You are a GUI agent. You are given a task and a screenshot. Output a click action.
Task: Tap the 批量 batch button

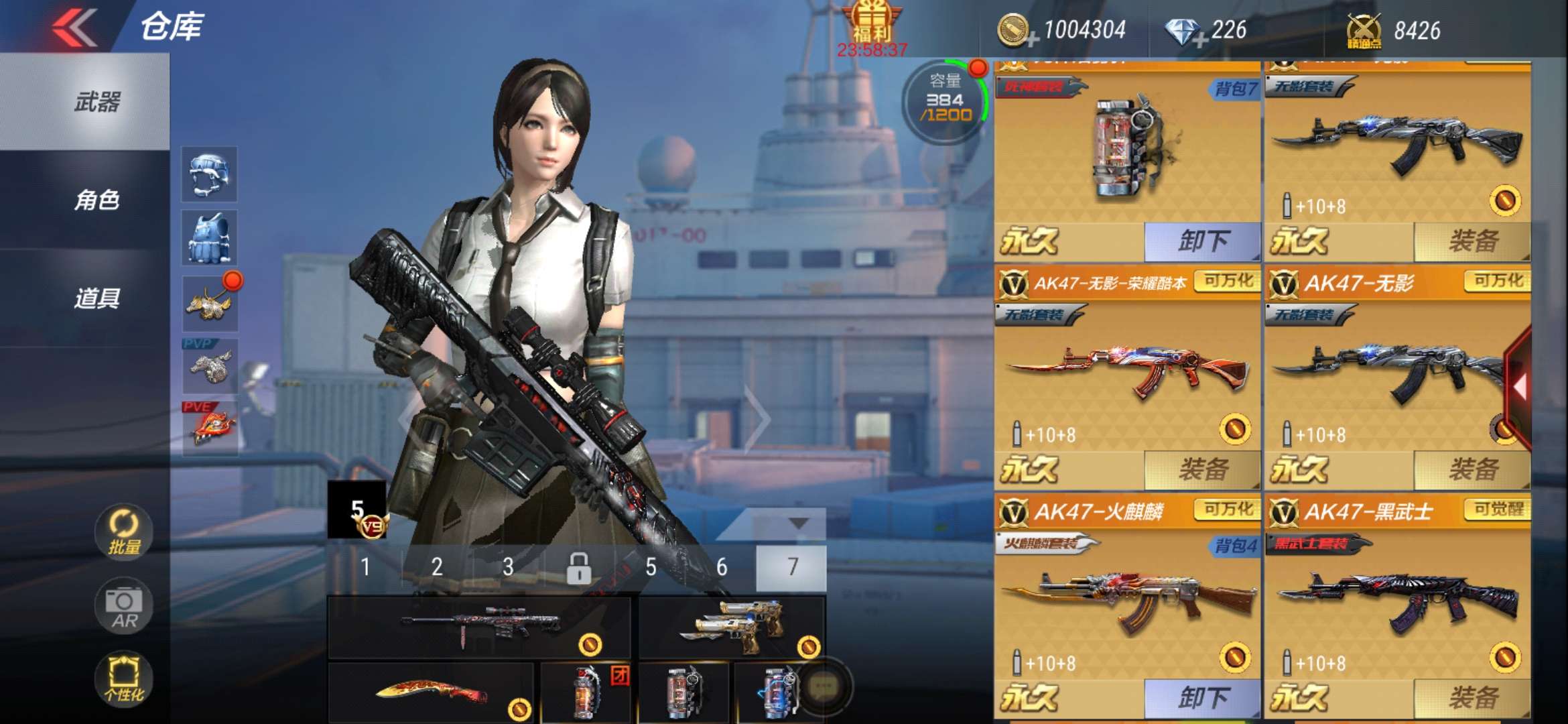point(124,532)
